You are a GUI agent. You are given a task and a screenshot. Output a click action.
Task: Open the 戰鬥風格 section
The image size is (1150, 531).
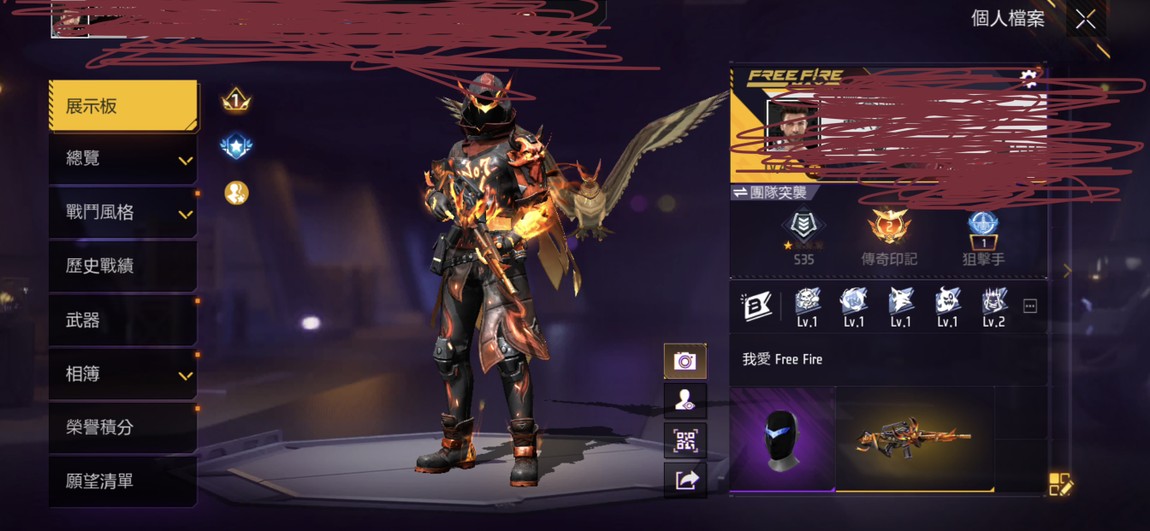point(122,213)
